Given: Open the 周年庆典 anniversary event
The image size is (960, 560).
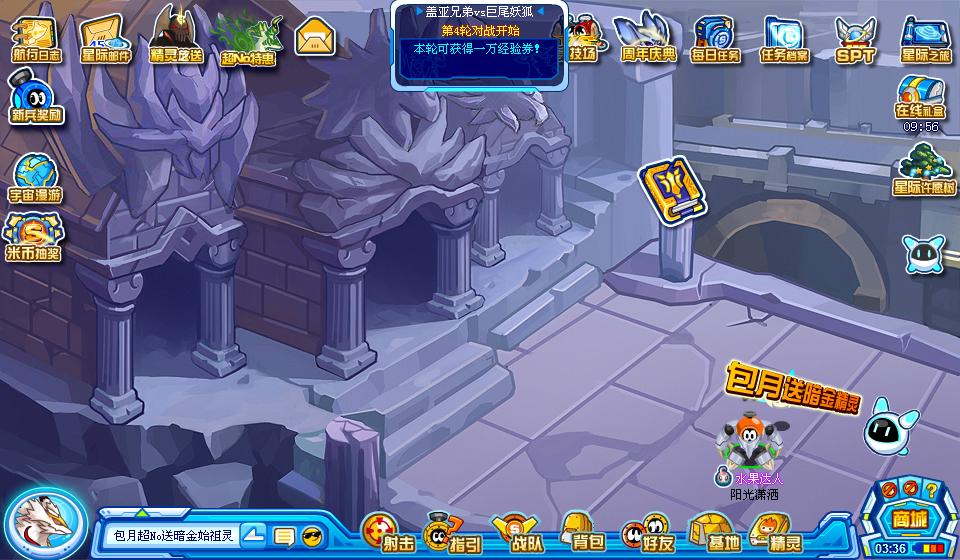Looking at the screenshot, I should (x=647, y=38).
